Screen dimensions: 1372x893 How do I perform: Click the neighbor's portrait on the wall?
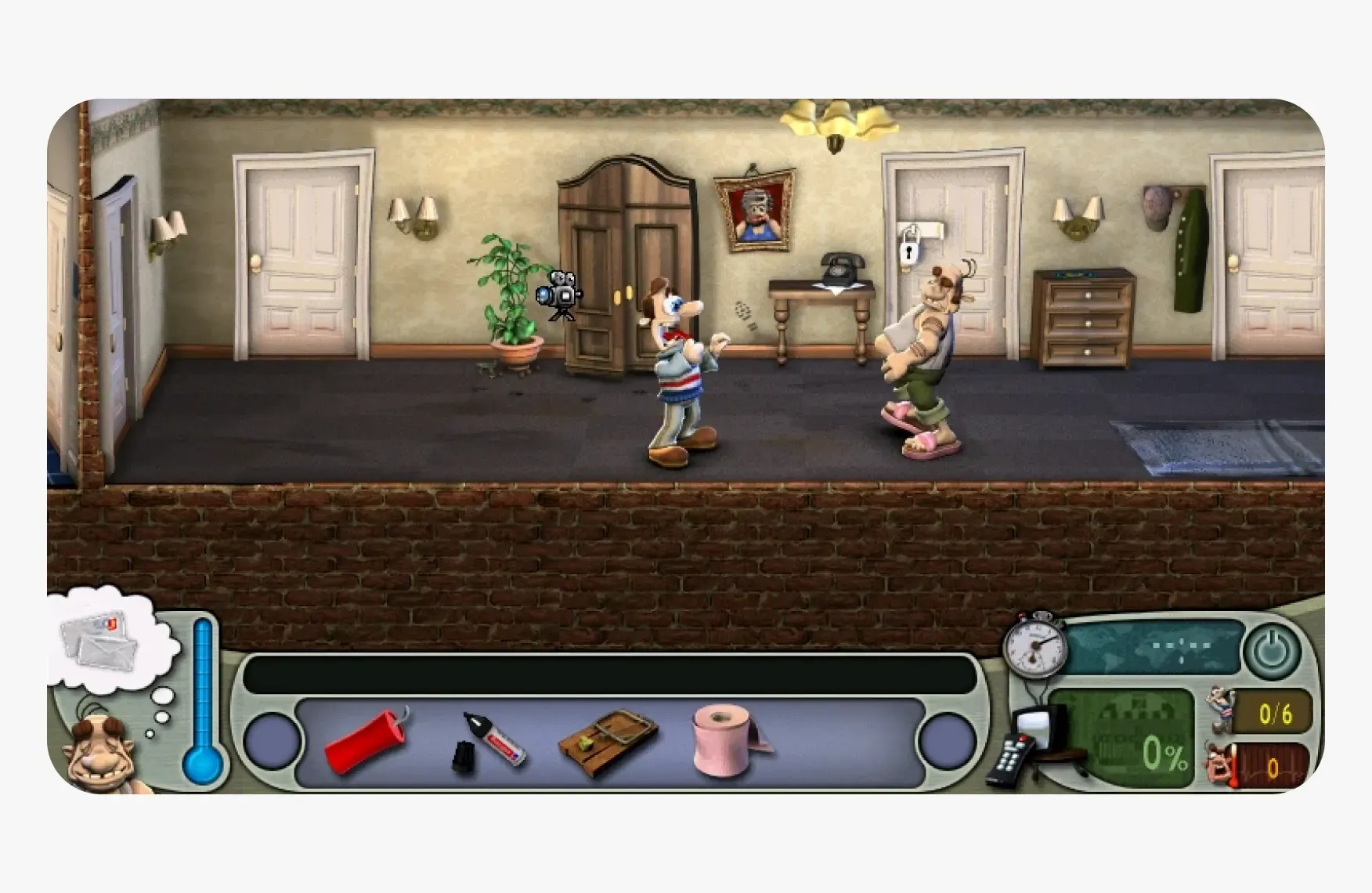tap(753, 211)
